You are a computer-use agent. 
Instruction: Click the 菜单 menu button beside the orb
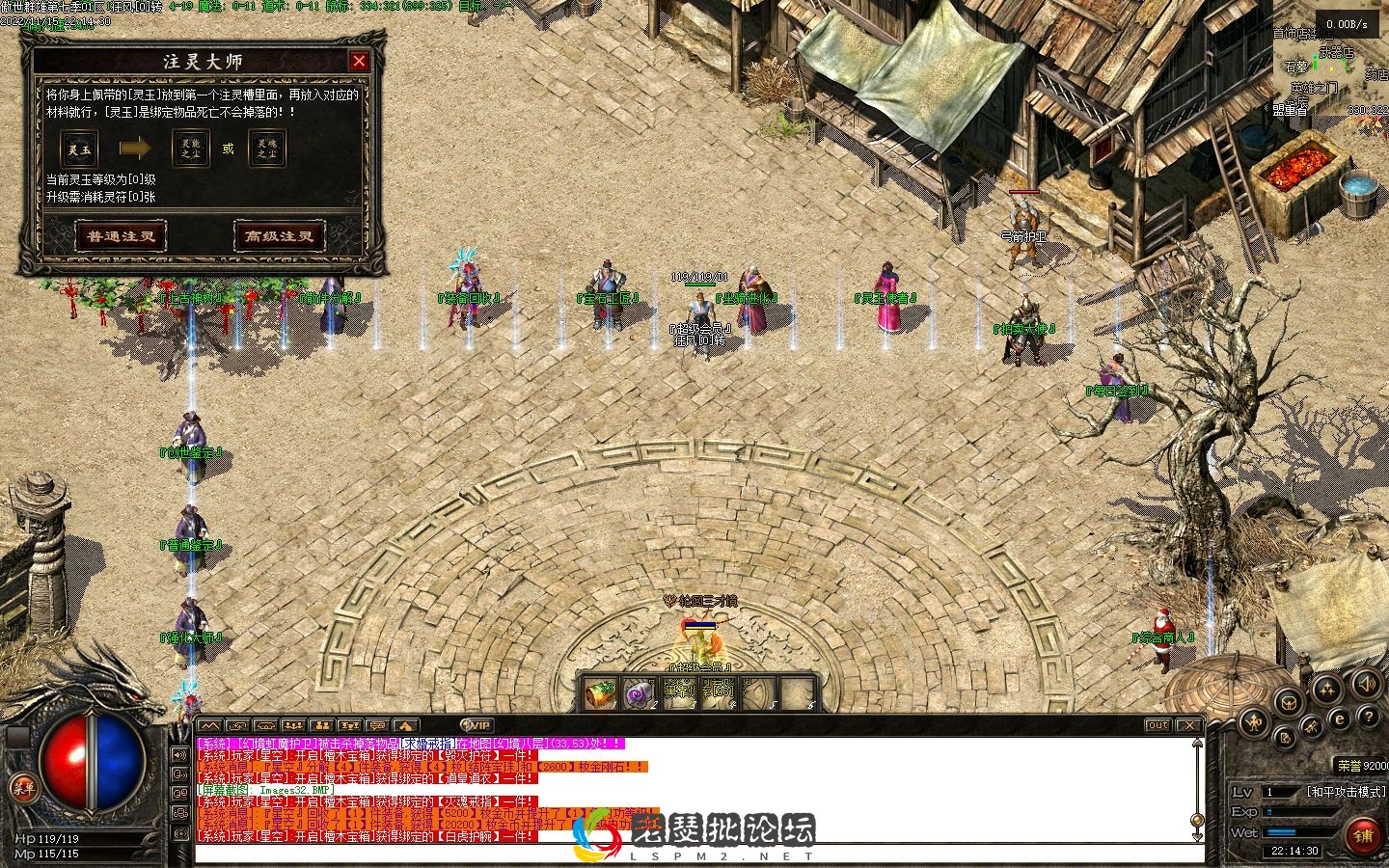[x=23, y=788]
